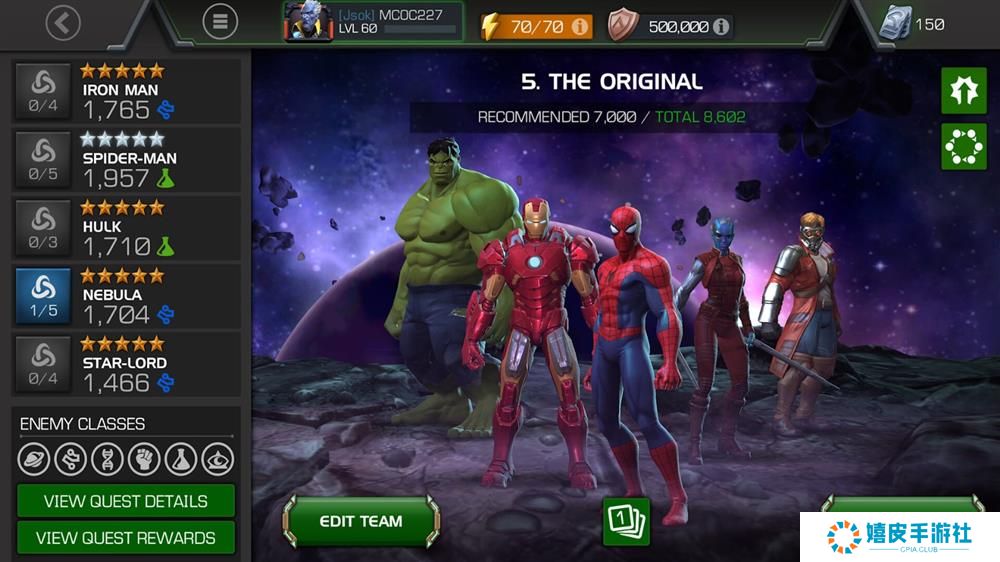Open the hamburger main menu

(x=220, y=21)
